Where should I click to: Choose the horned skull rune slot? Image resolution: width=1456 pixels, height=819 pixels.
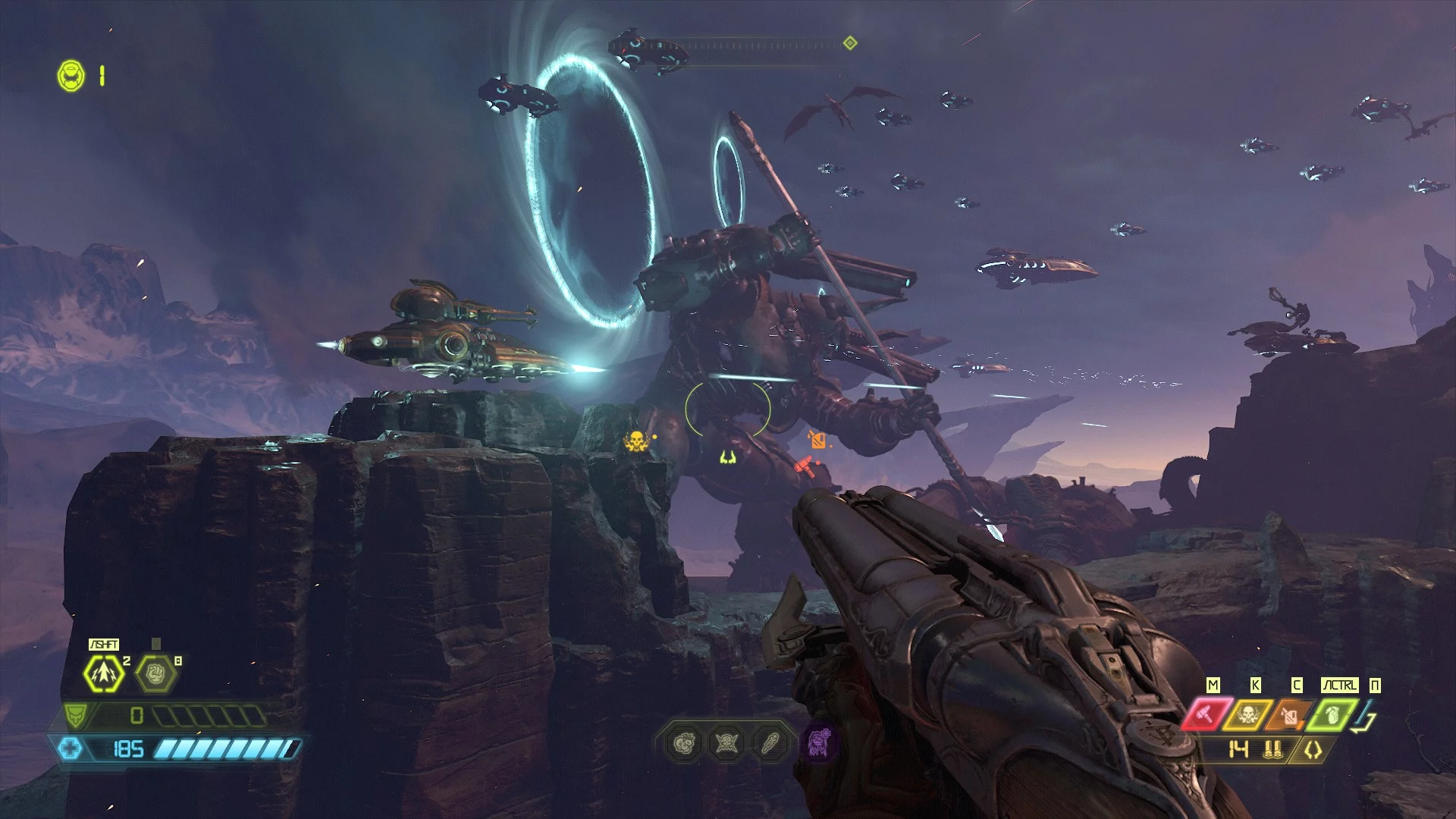pyautogui.click(x=727, y=742)
